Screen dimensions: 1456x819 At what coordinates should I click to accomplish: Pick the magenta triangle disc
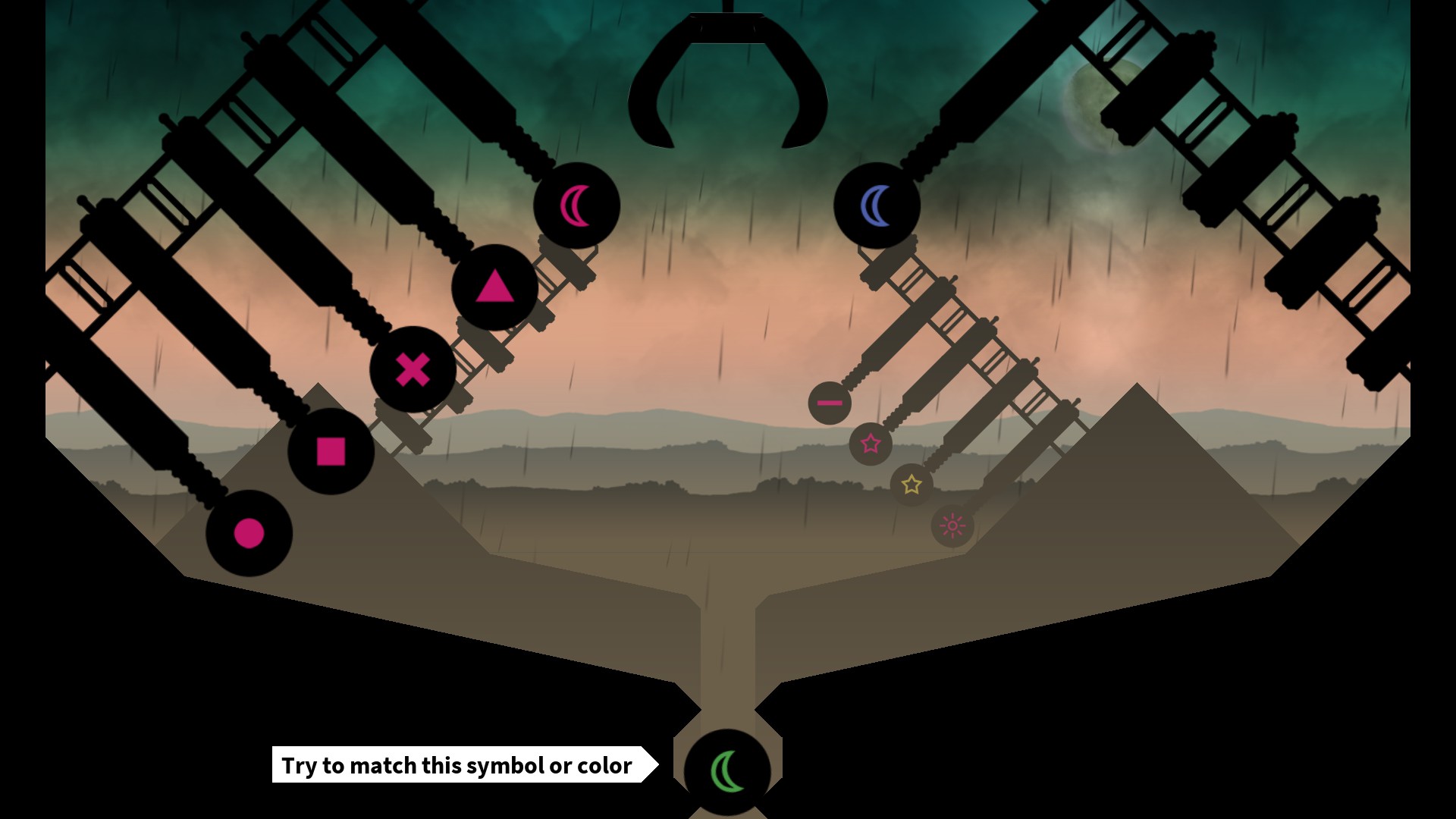click(494, 287)
